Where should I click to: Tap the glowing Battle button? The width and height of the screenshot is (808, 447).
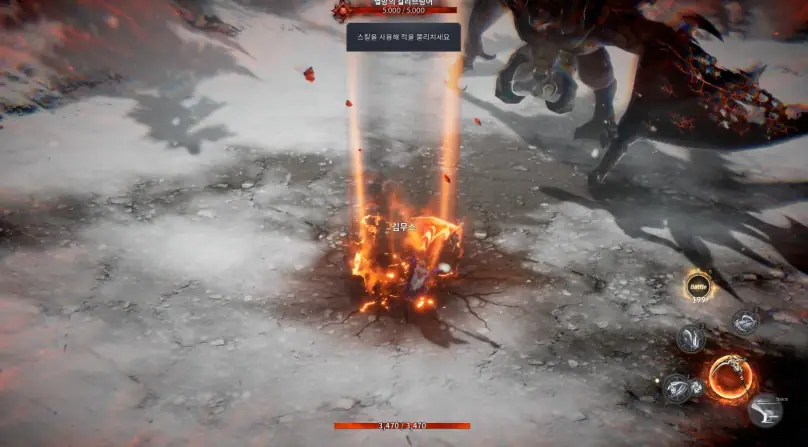click(698, 286)
